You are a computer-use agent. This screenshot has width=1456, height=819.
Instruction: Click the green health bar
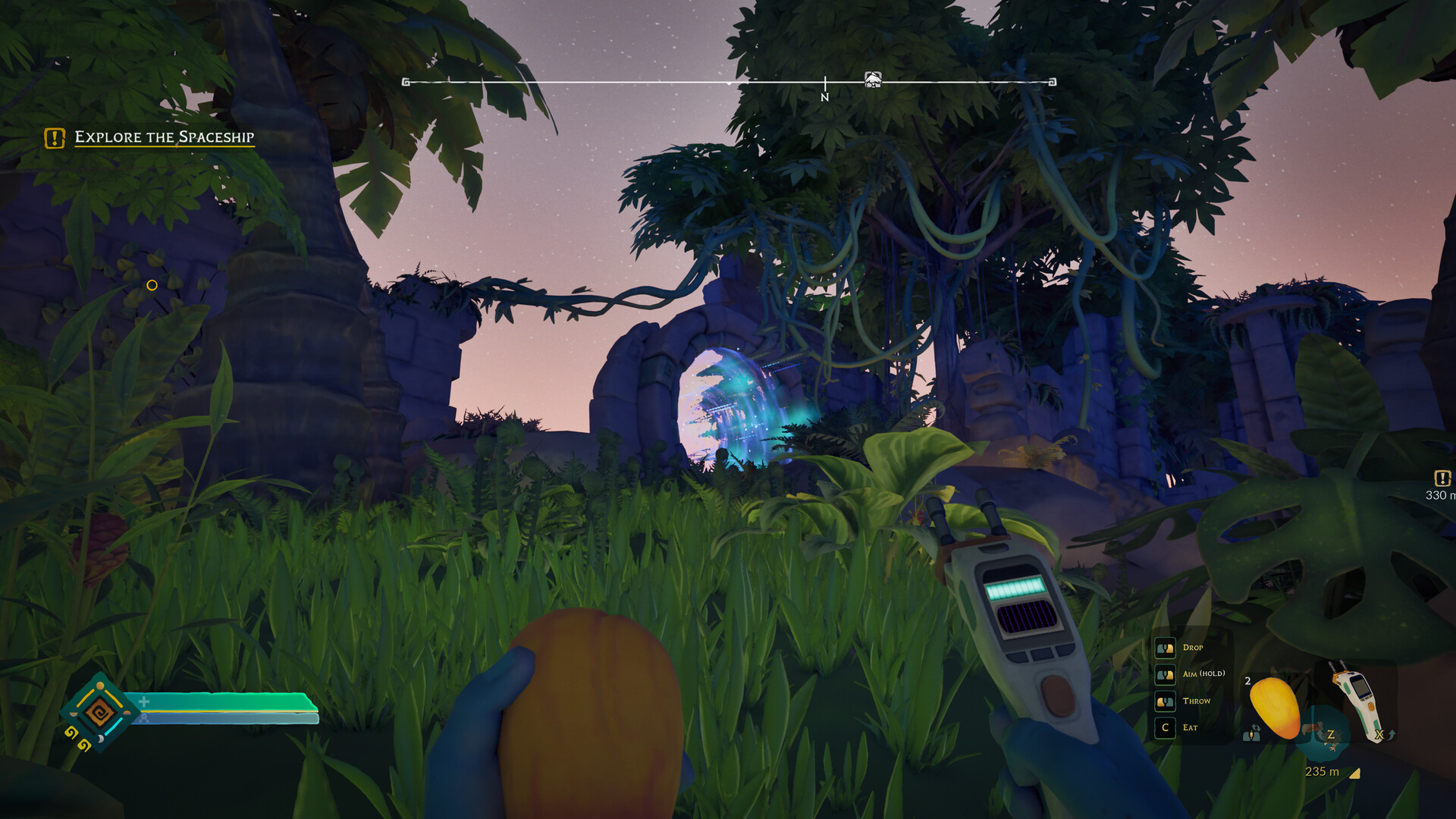(x=220, y=701)
